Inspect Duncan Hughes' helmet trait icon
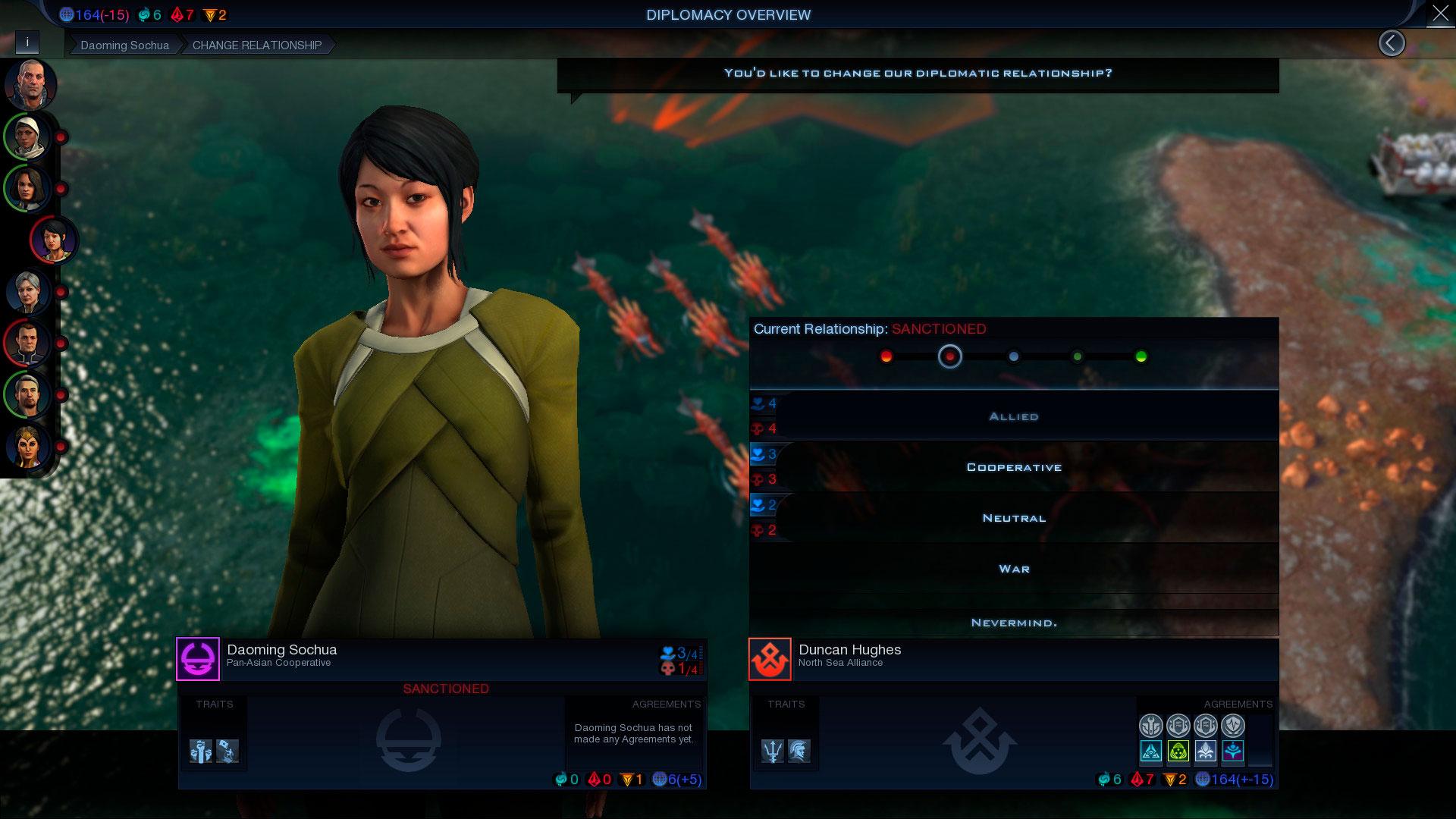Screen dimensions: 1456x819 (x=799, y=751)
